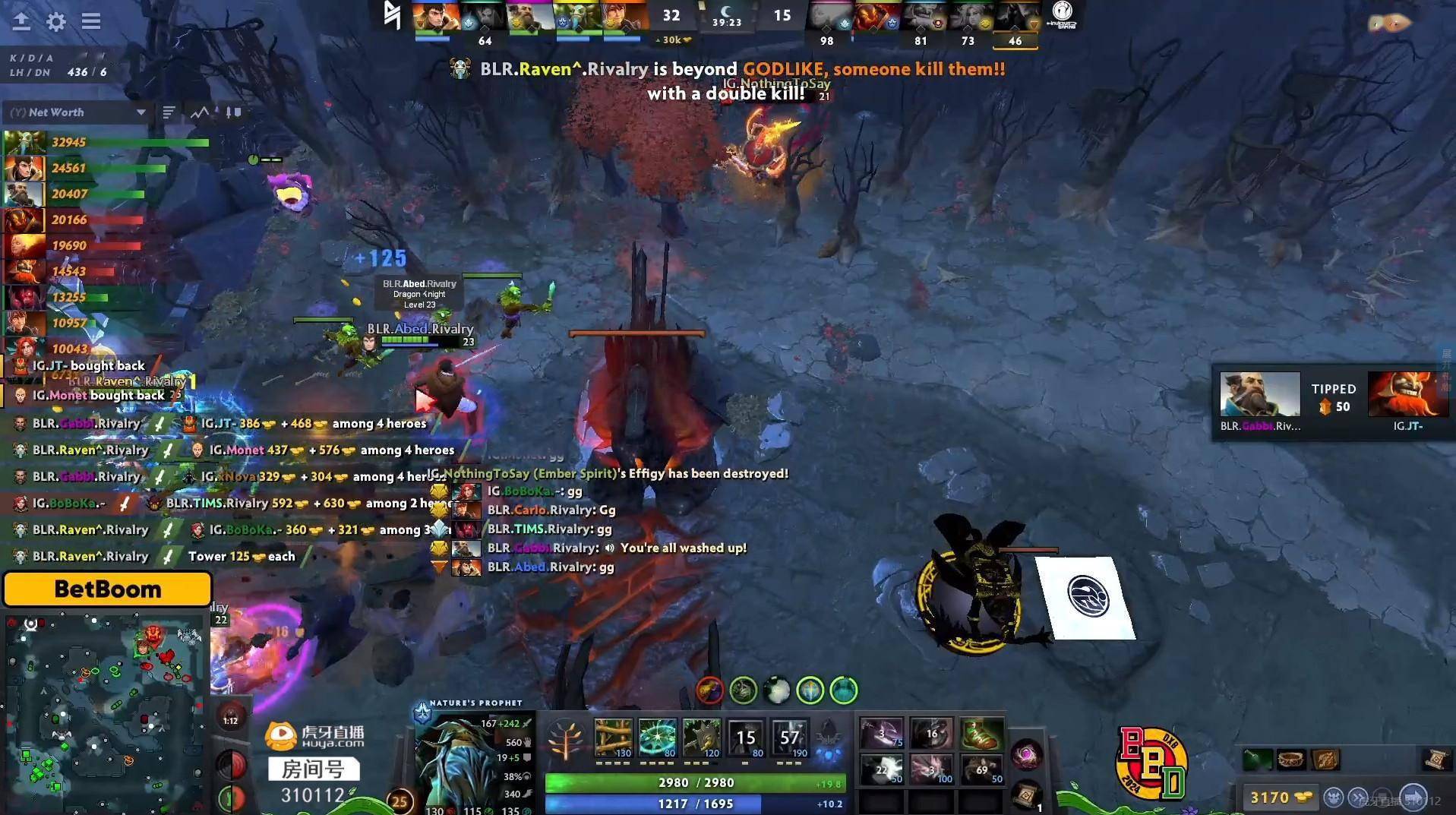
Task: Use the Town Portal Scroll slot
Action: pyautogui.click(x=1026, y=795)
